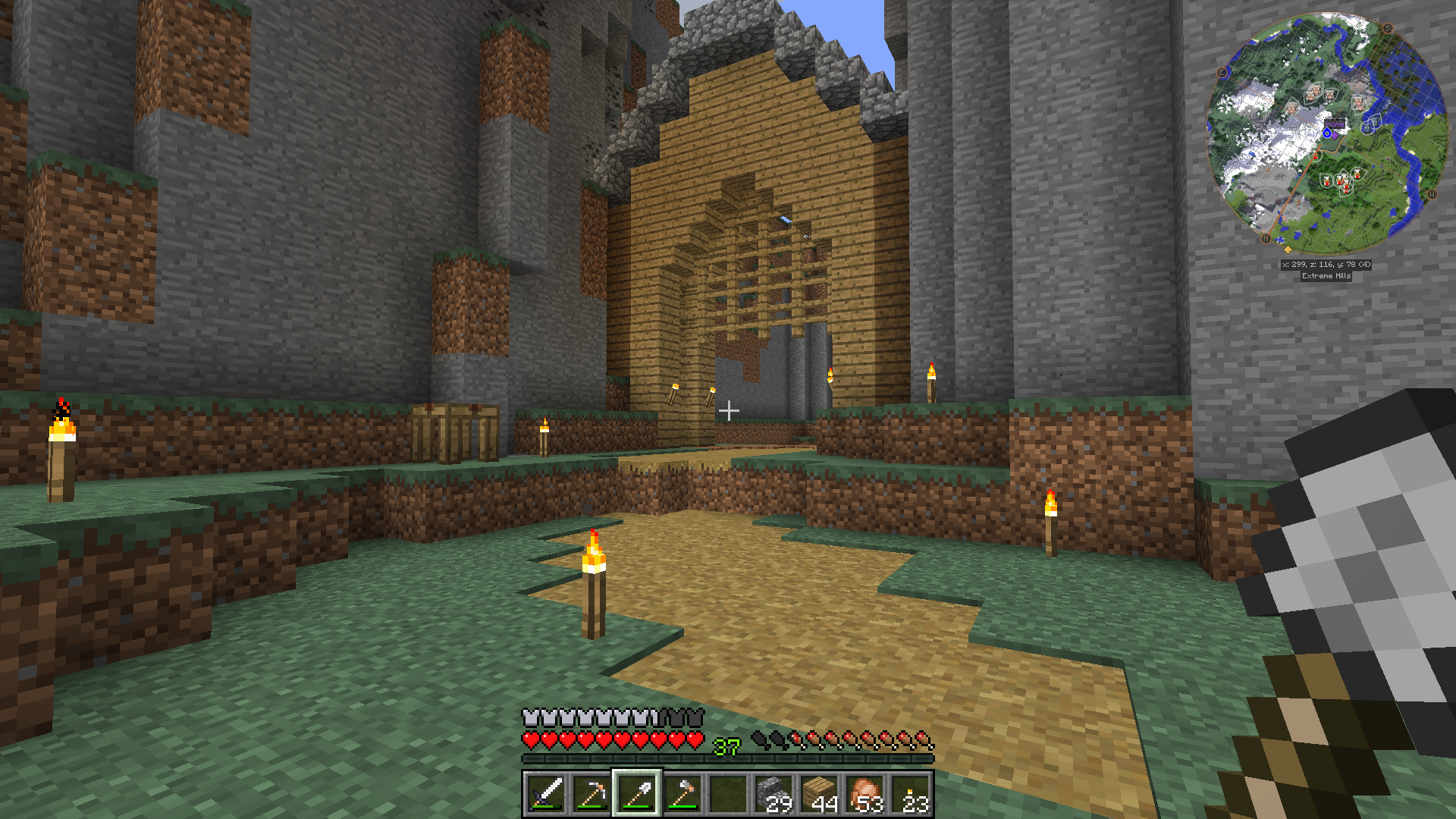
Task: Switch to the axe hotbar slot
Action: tap(682, 794)
